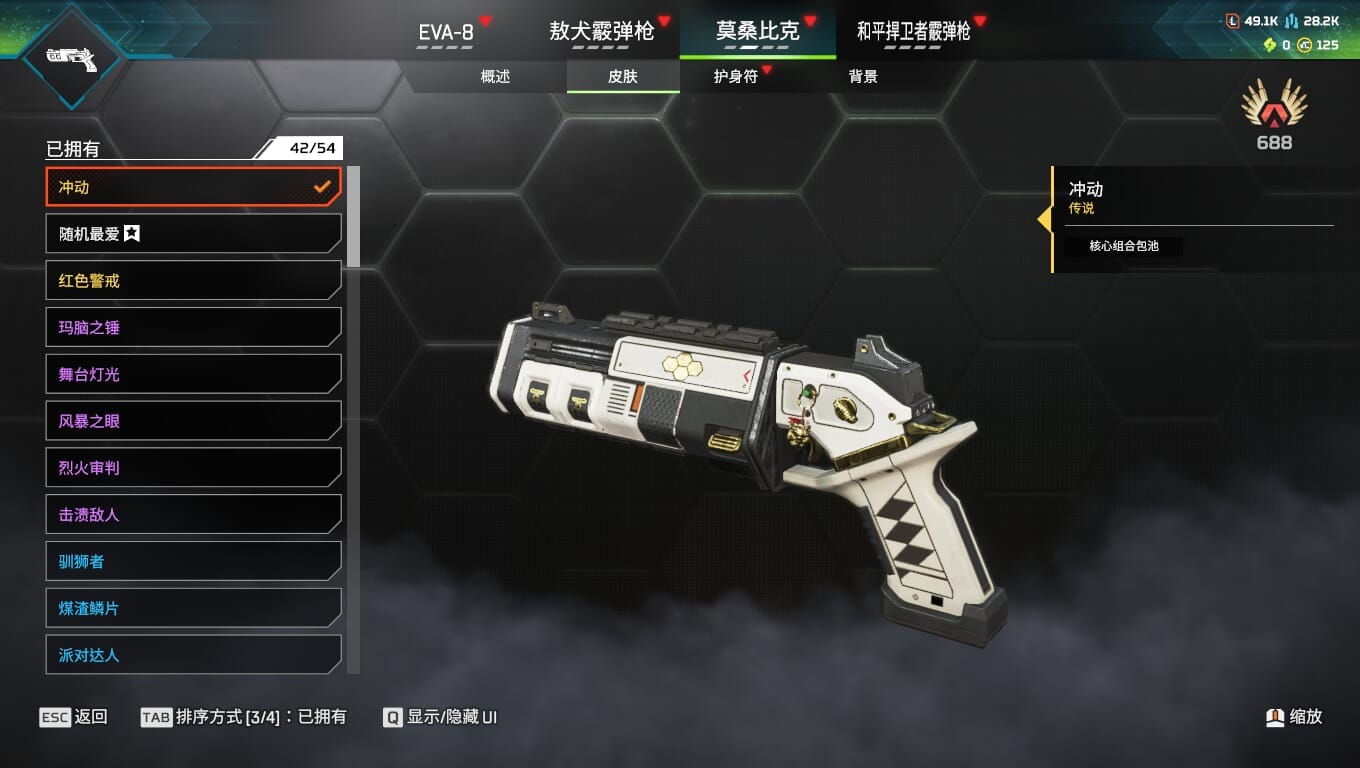The image size is (1360, 768).
Task: Select the 红色警戒 skin
Action: tap(194, 281)
